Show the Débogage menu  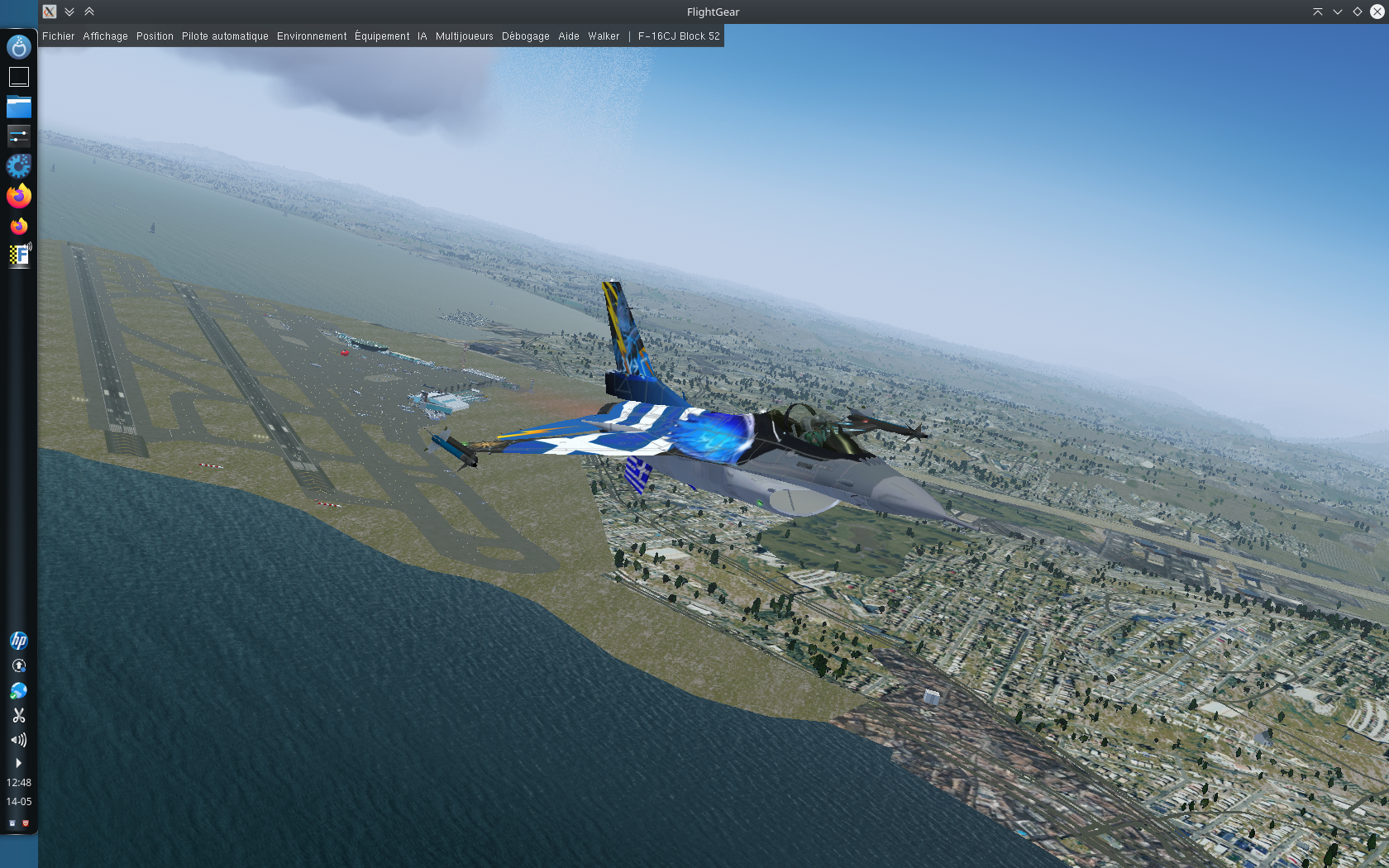pyautogui.click(x=525, y=36)
